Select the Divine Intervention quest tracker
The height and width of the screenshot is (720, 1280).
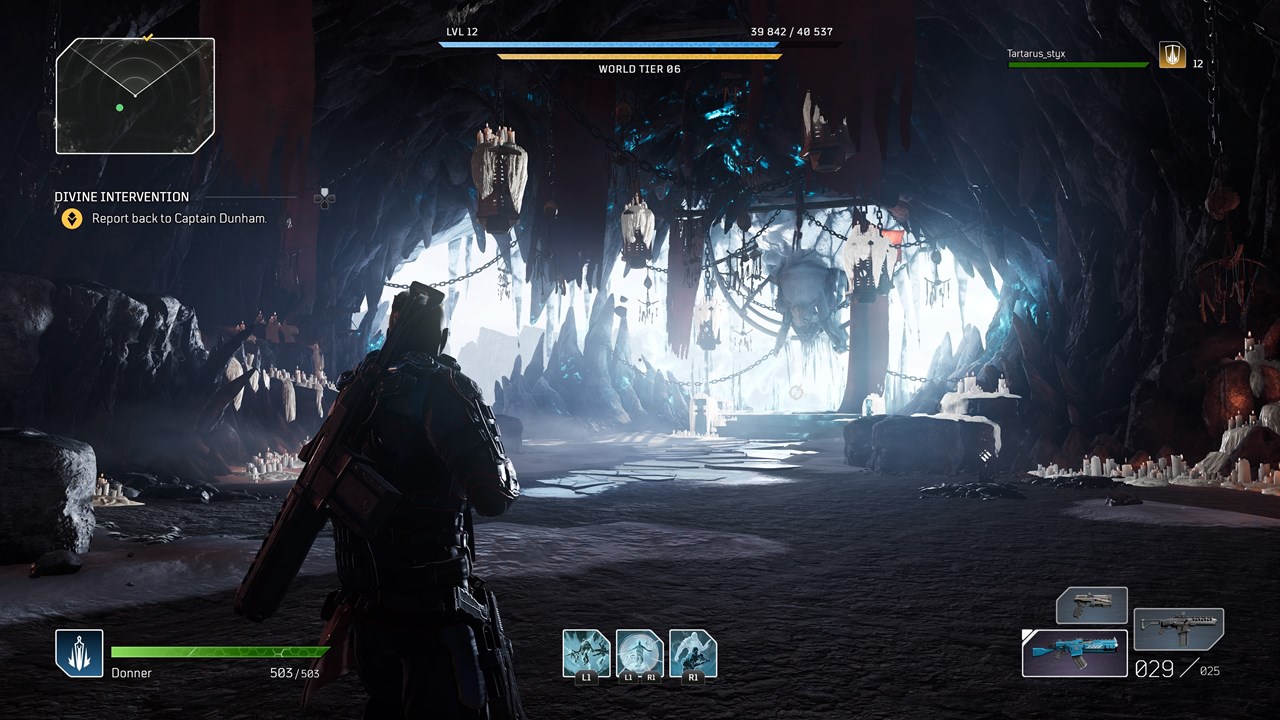[122, 197]
